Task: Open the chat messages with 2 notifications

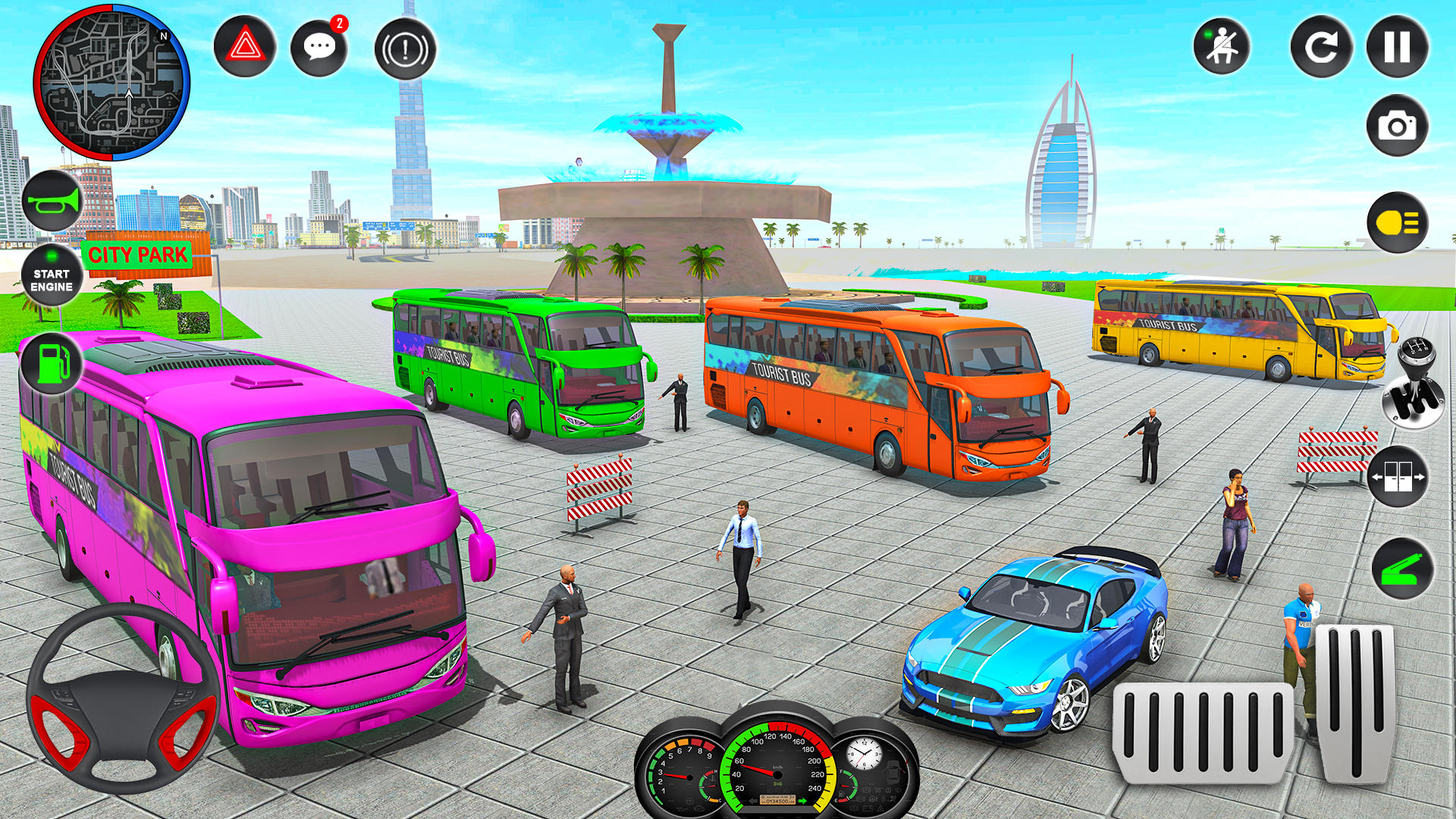Action: [x=320, y=49]
